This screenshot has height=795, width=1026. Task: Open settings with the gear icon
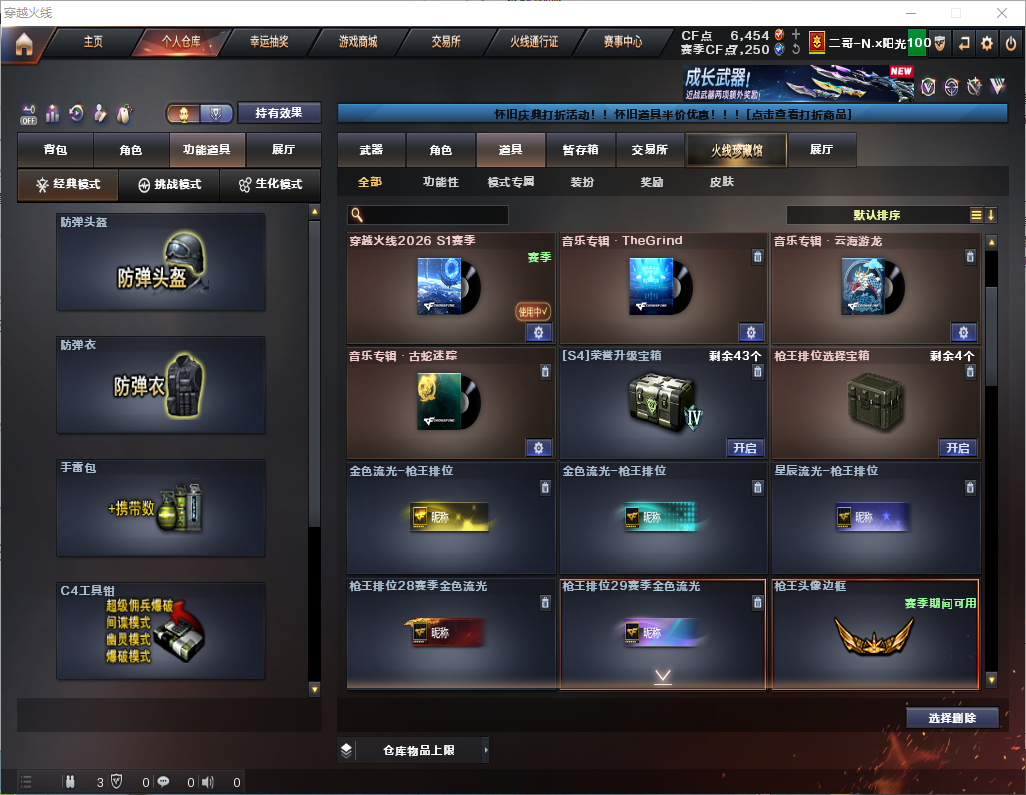(987, 43)
